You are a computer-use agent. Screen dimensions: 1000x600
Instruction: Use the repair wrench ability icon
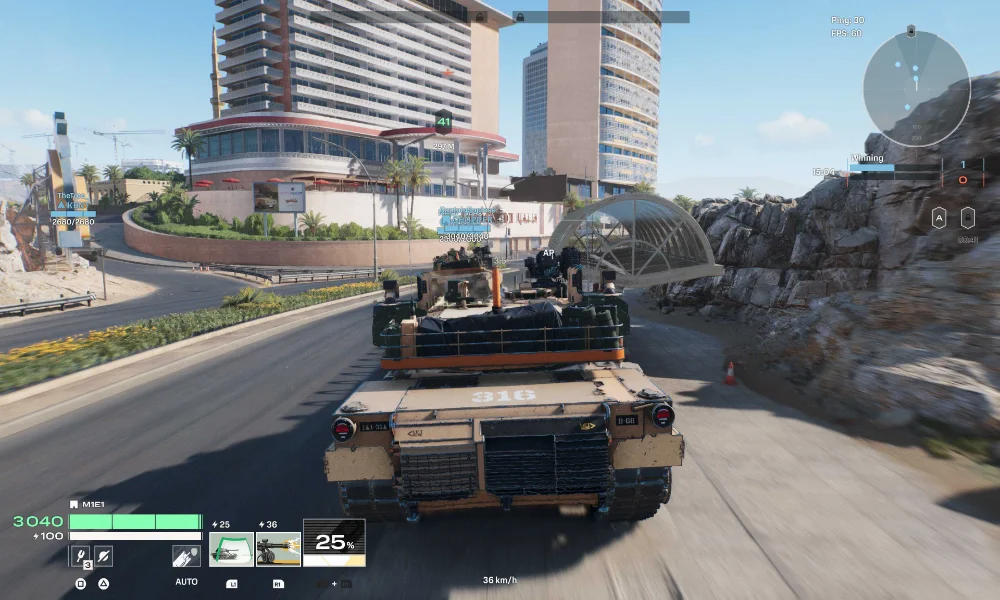click(80, 556)
